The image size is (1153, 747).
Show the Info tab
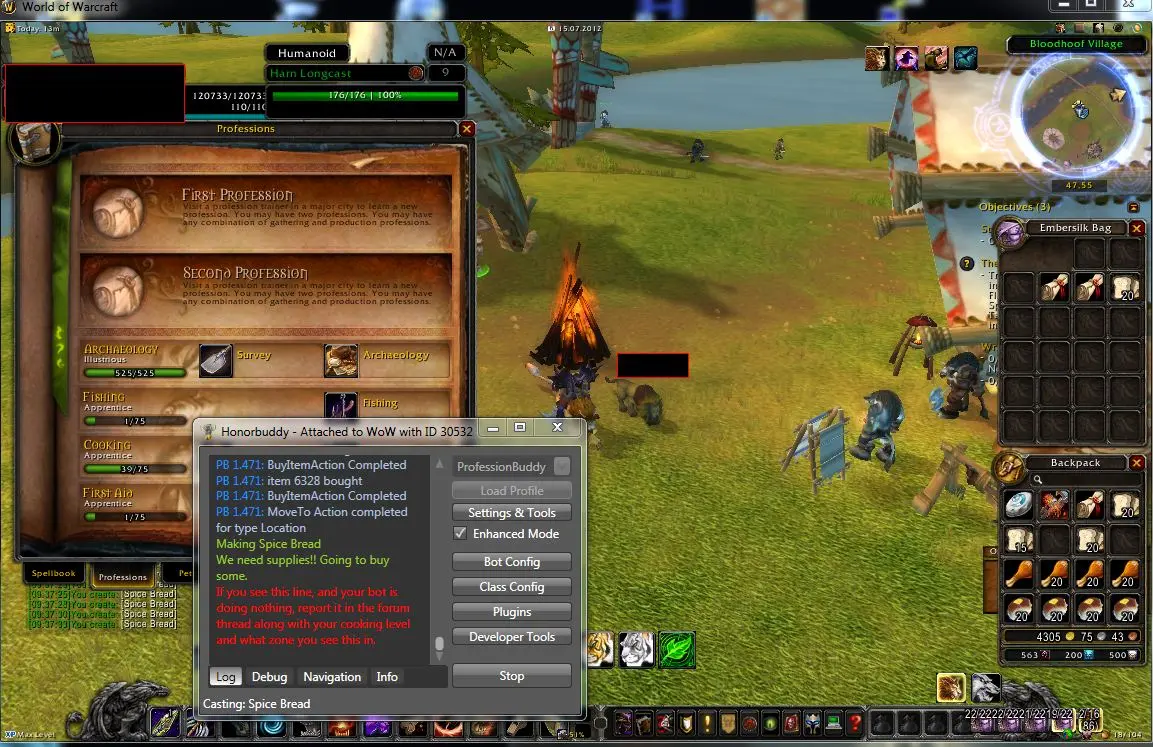click(x=387, y=677)
